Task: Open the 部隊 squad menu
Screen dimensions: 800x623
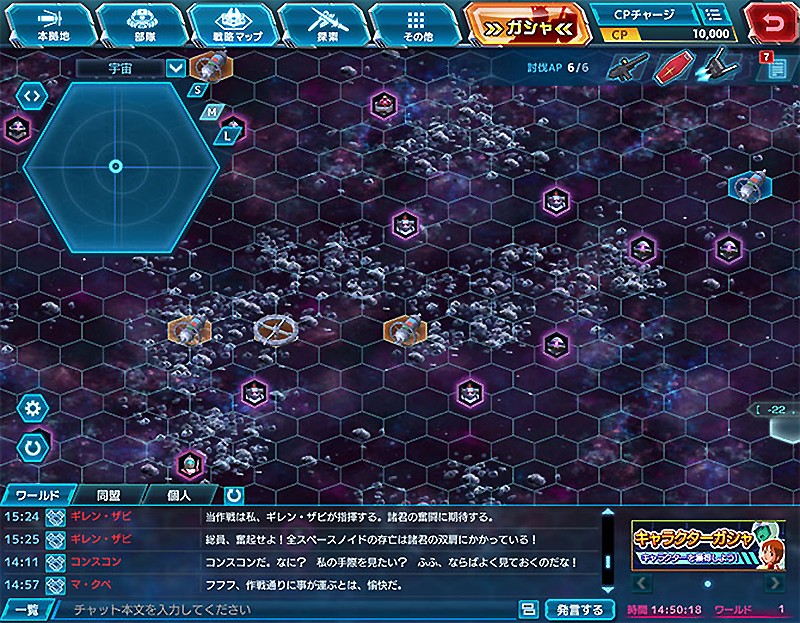Action: 143,24
